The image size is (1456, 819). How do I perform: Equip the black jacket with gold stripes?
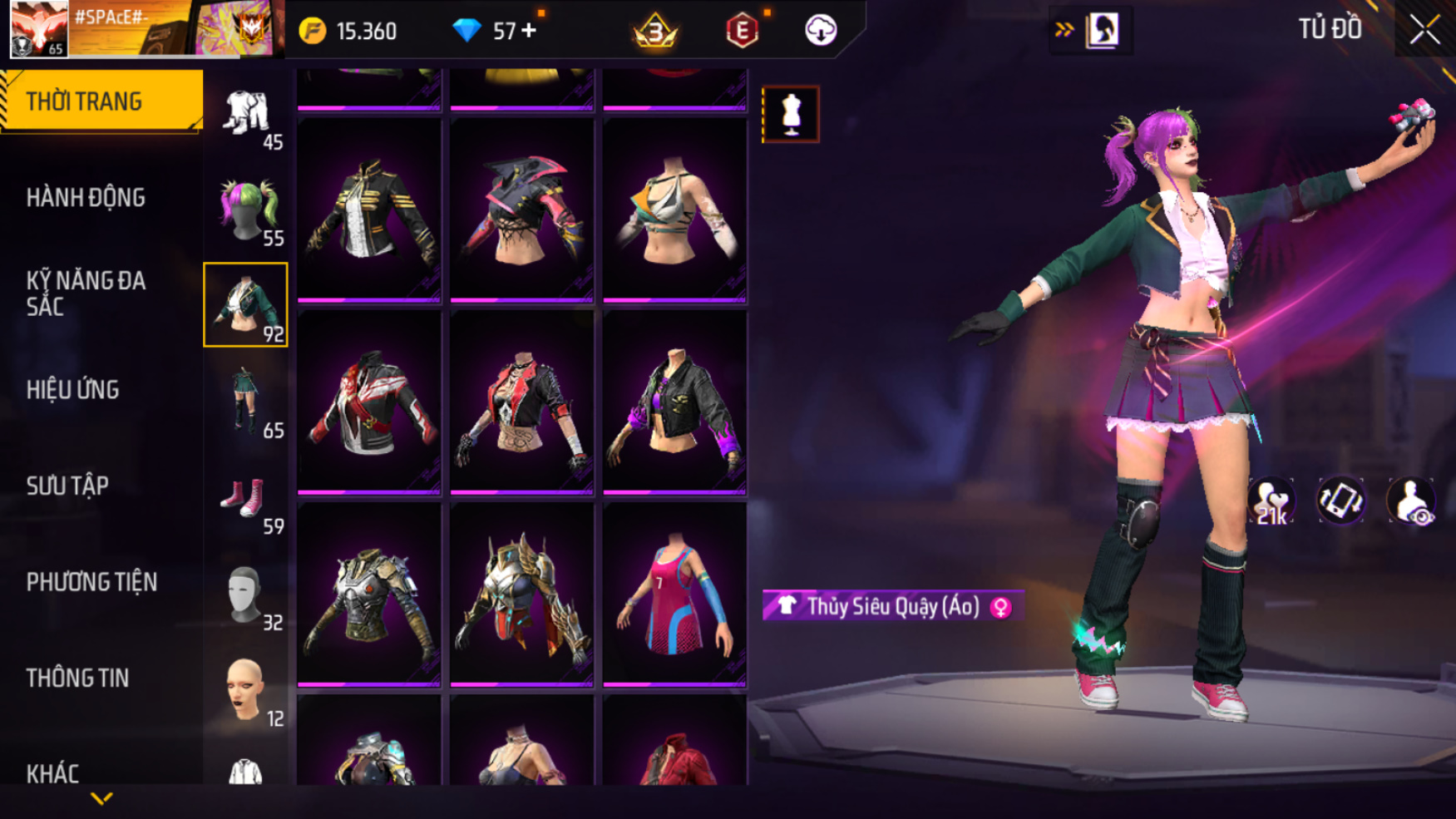point(369,210)
